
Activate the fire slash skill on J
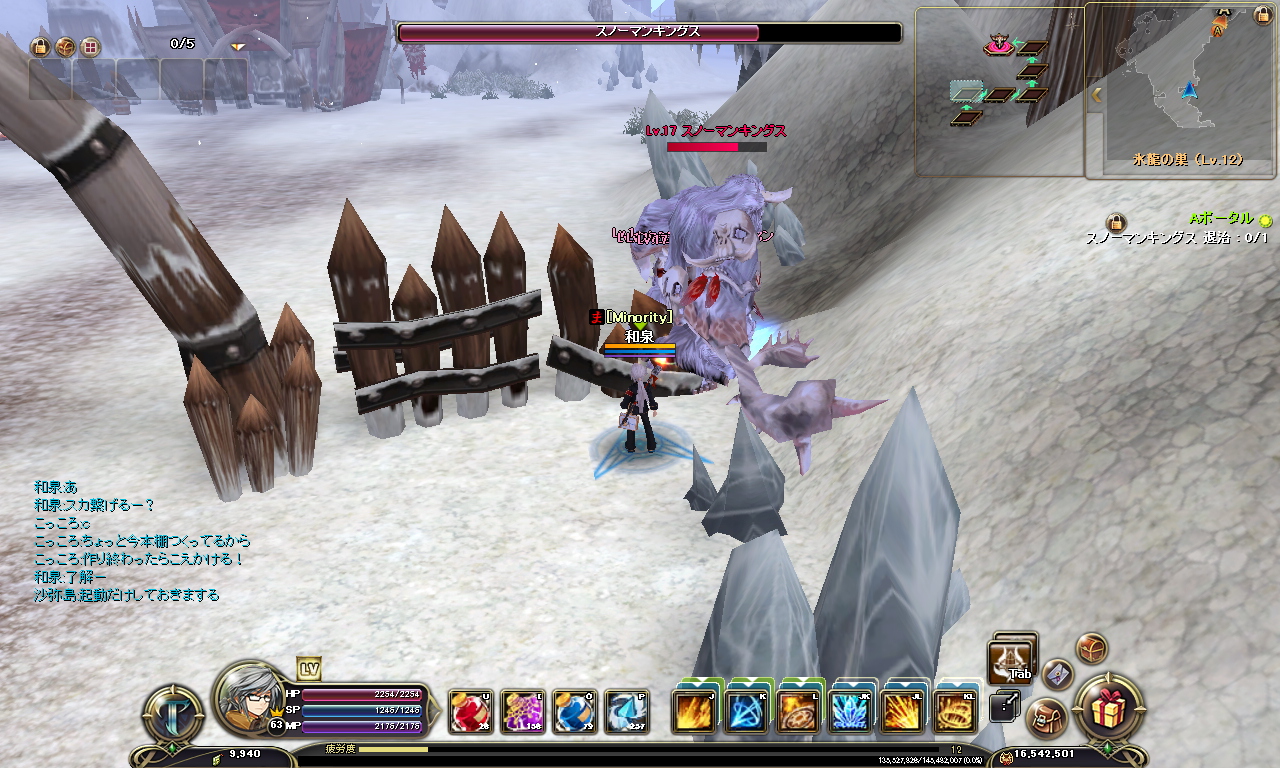[x=694, y=712]
